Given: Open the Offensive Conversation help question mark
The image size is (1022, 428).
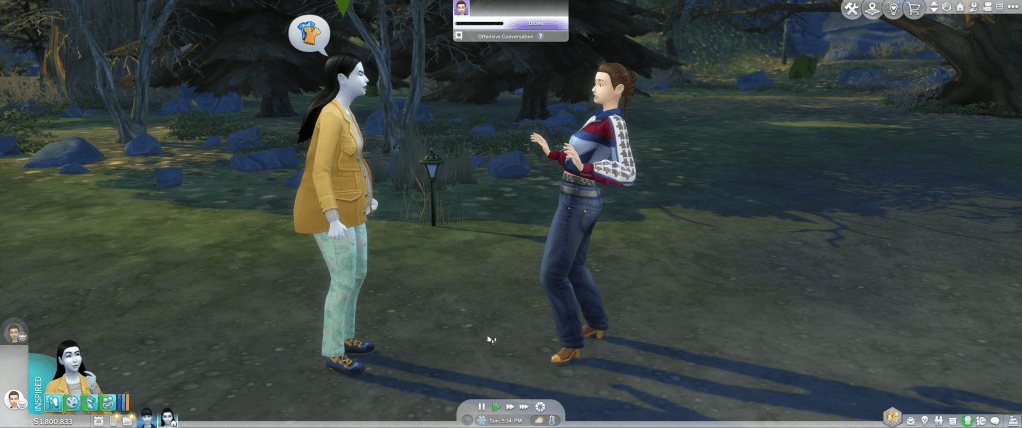Looking at the screenshot, I should coord(541,35).
